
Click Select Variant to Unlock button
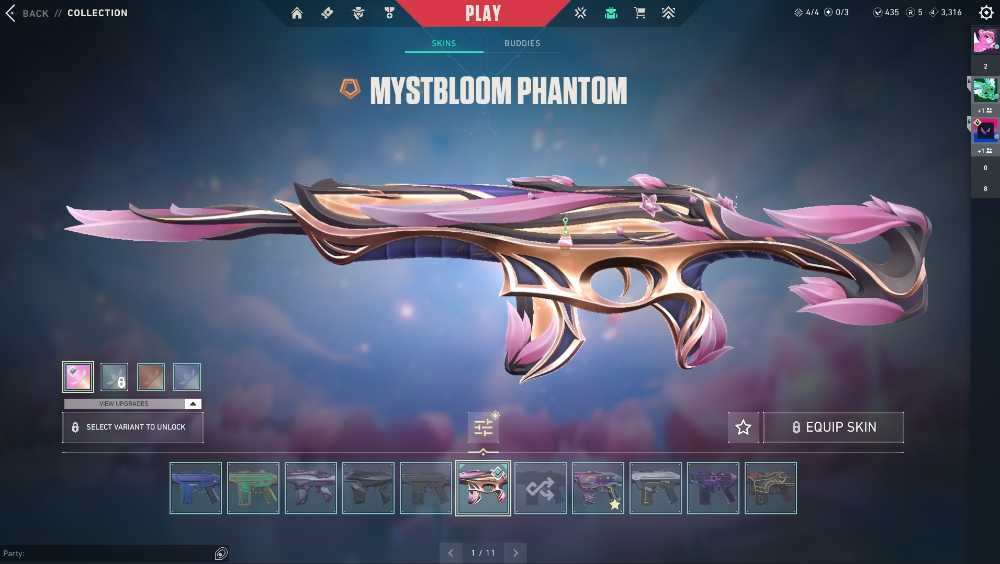click(133, 427)
